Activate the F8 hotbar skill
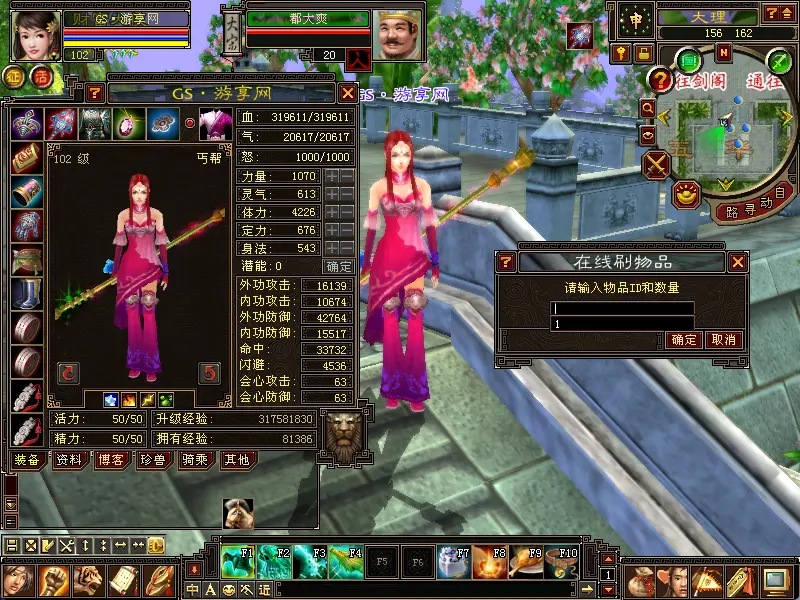 coord(490,563)
